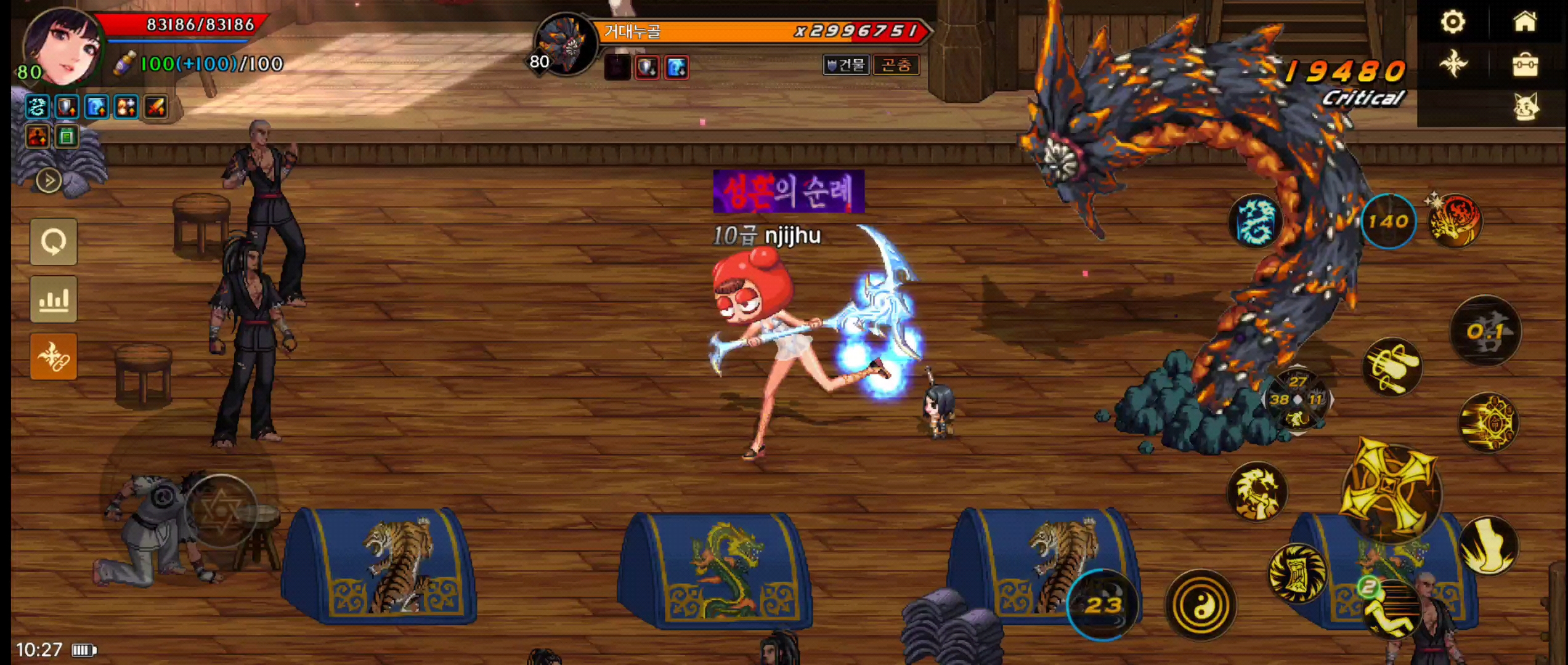The height and width of the screenshot is (665, 1568).
Task: Select the skill showing 23 cooldown
Action: [1102, 605]
